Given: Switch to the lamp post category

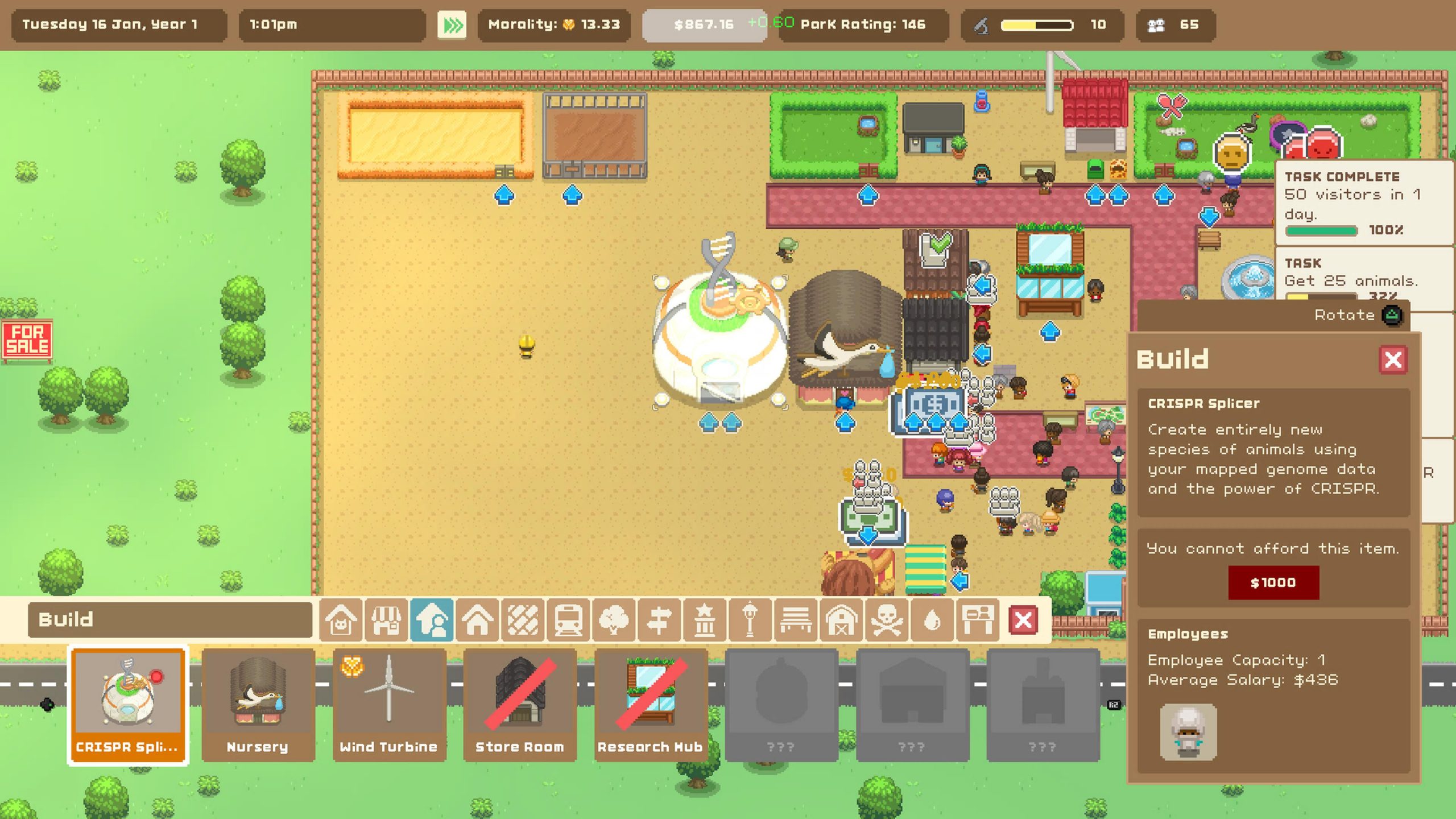Looking at the screenshot, I should coord(750,619).
